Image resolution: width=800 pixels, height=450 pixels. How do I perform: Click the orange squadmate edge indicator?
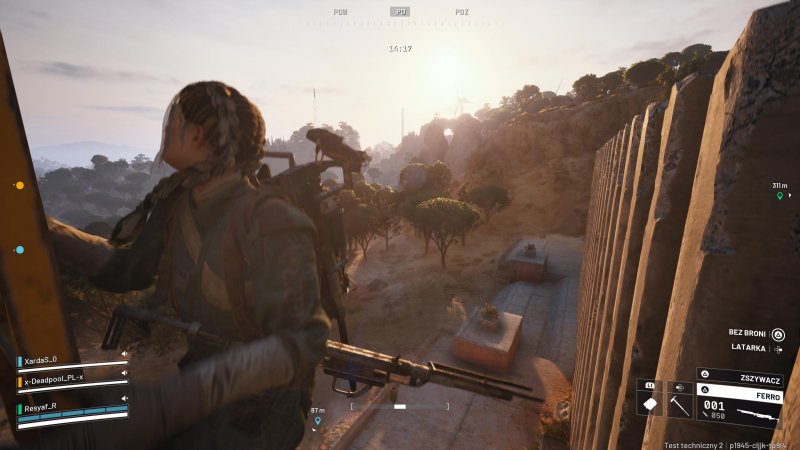[x=19, y=185]
